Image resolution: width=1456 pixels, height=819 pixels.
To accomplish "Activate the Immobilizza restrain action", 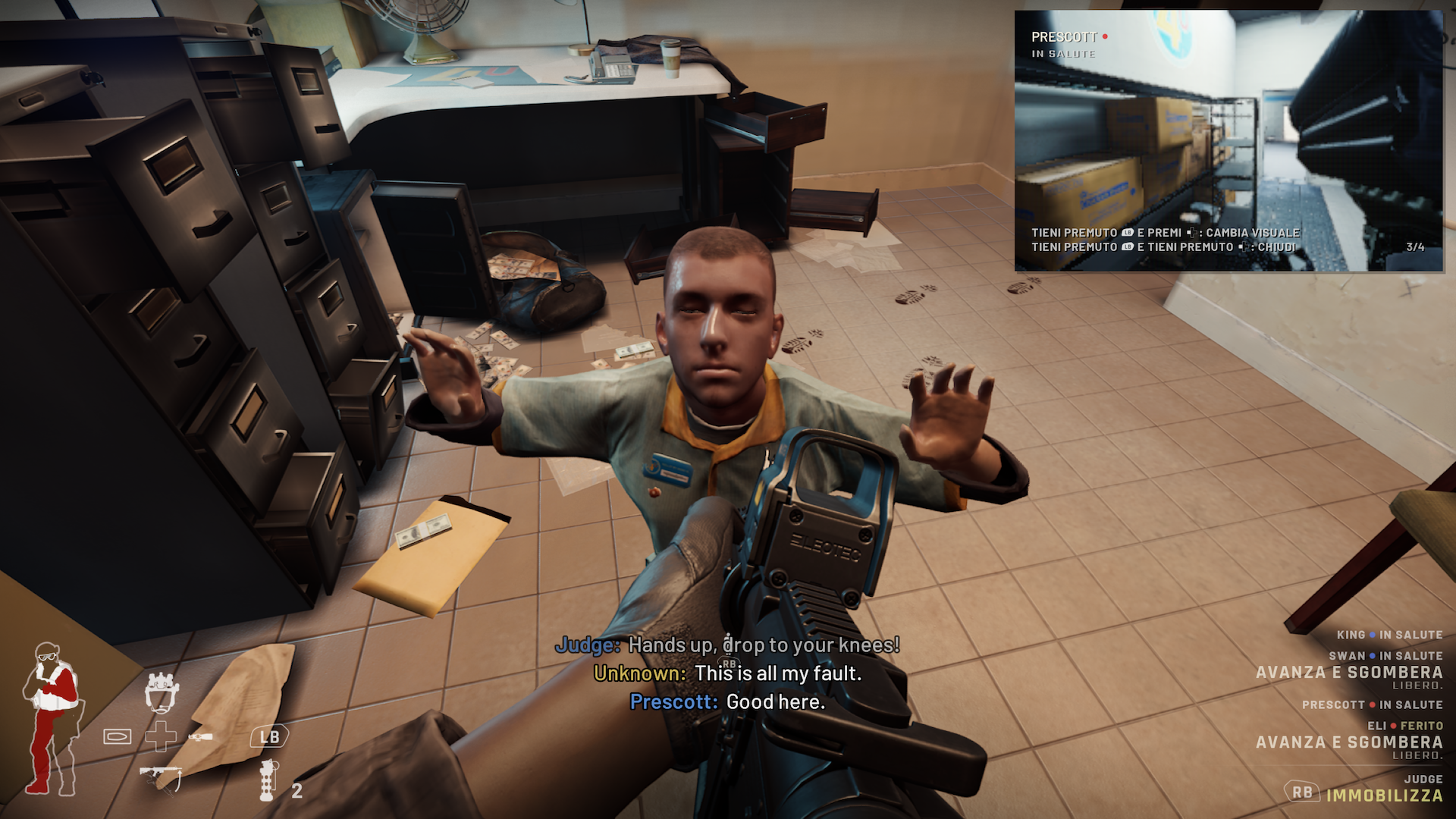I will click(1384, 795).
